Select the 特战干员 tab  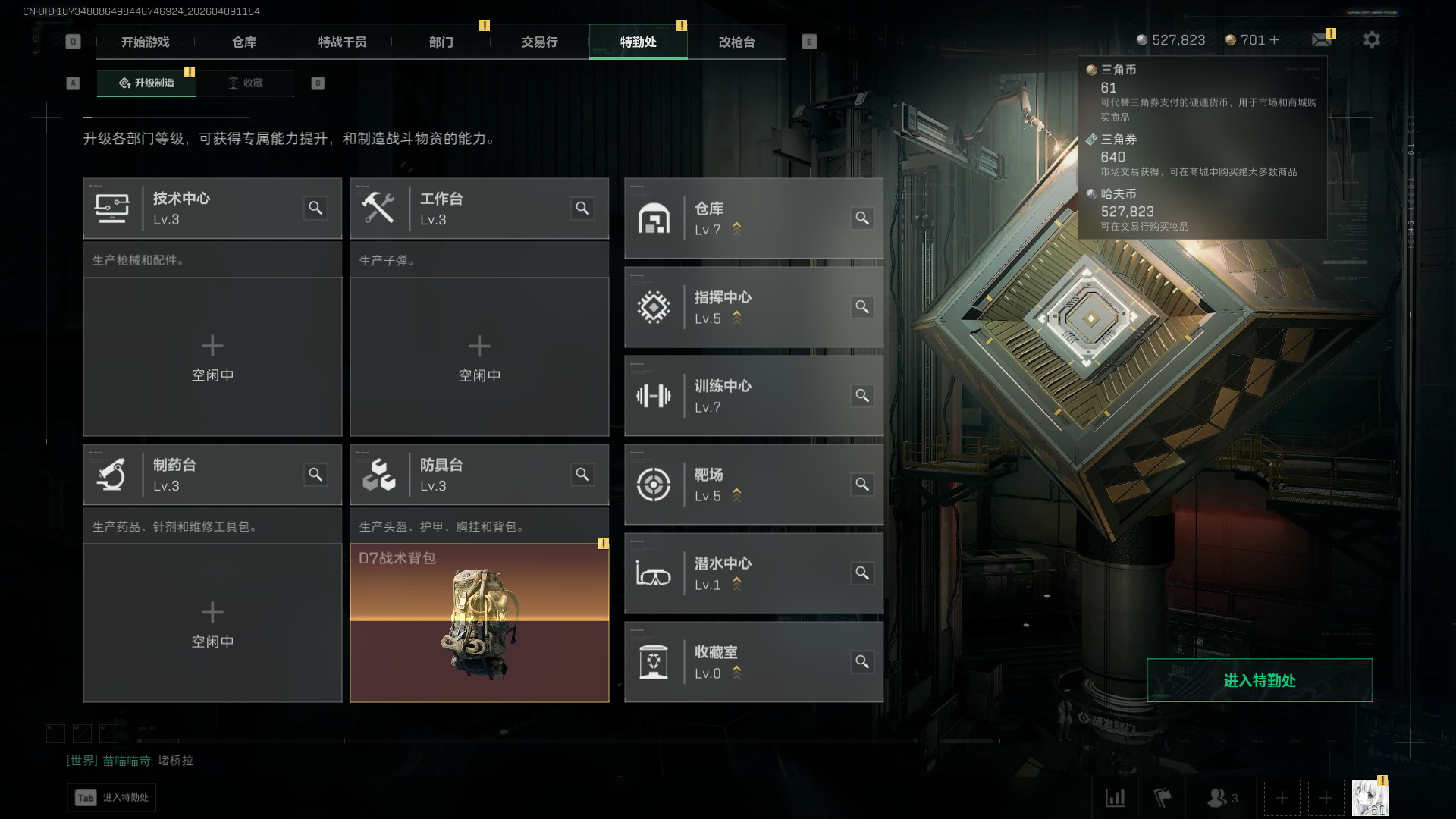coord(343,42)
